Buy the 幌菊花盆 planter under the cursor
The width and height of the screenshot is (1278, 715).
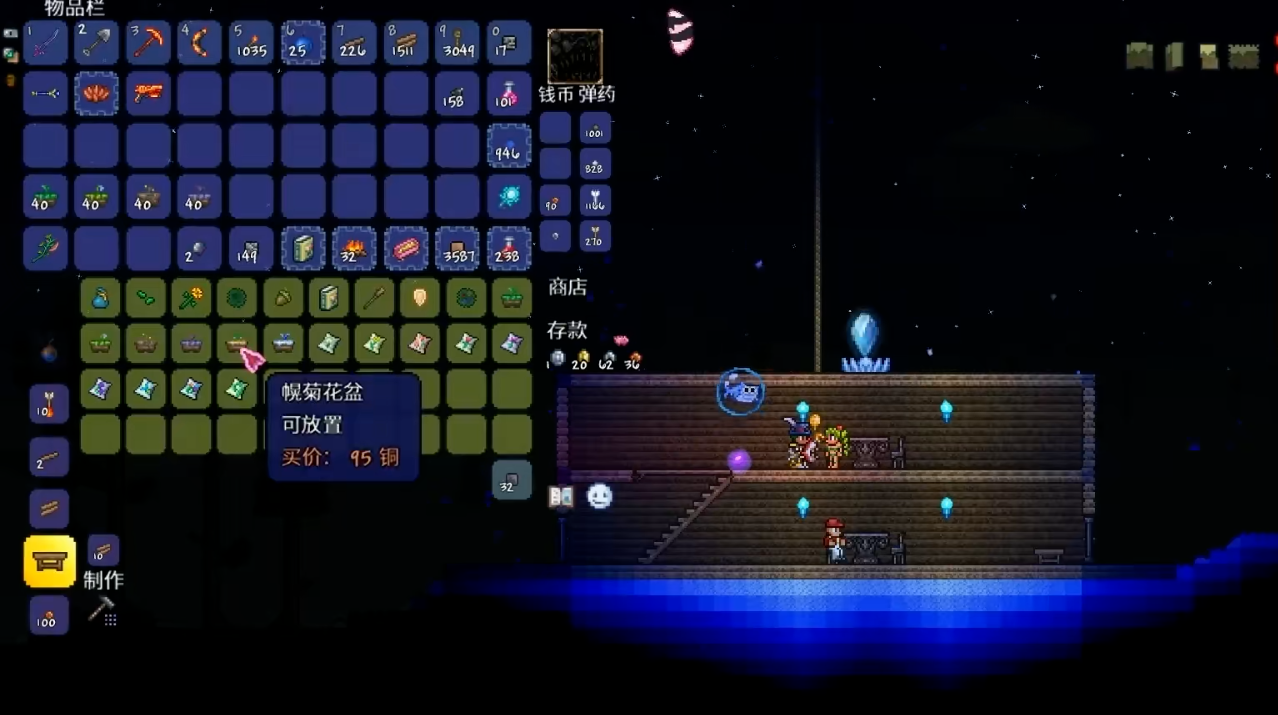[237, 344]
